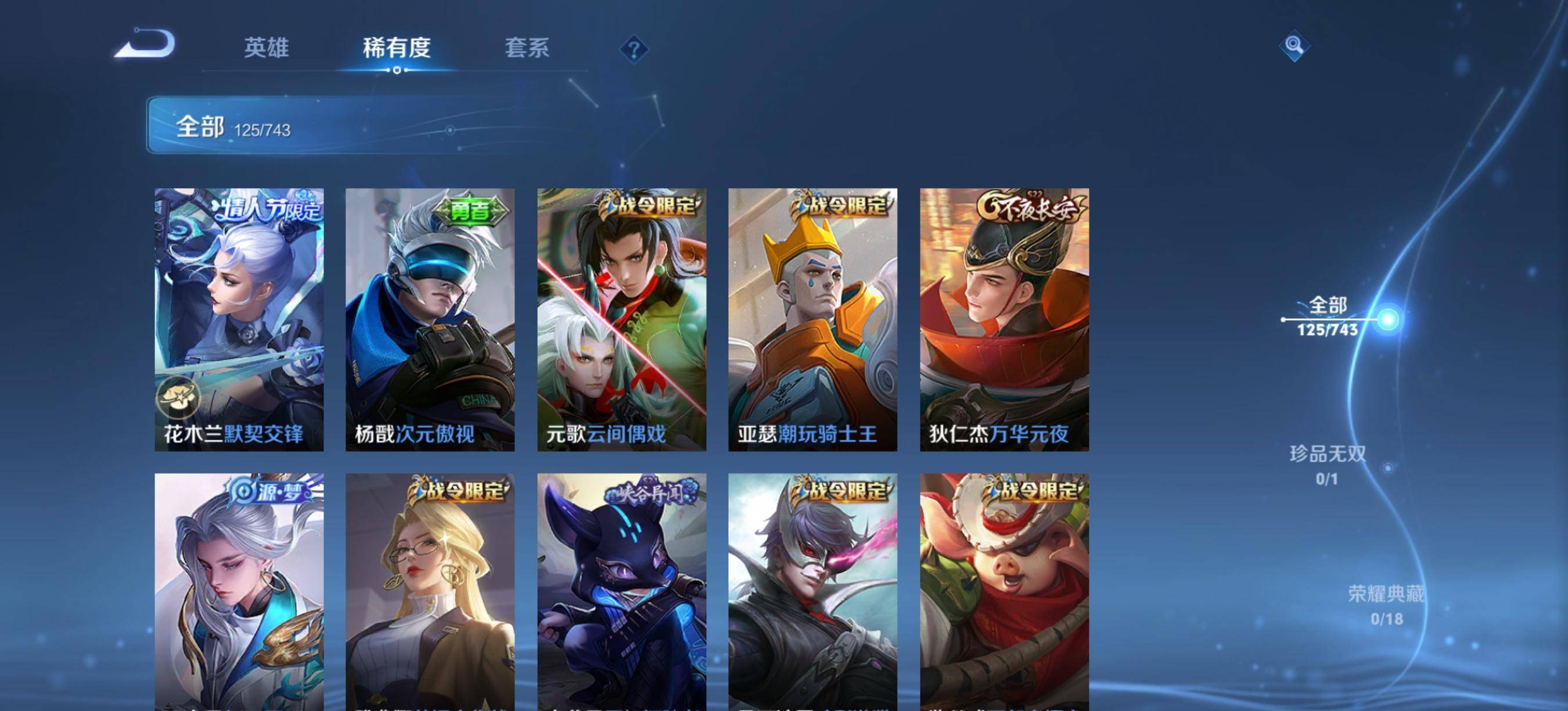Open the 元歌 云间偶戏 skin card
The width and height of the screenshot is (1568, 711).
click(621, 319)
